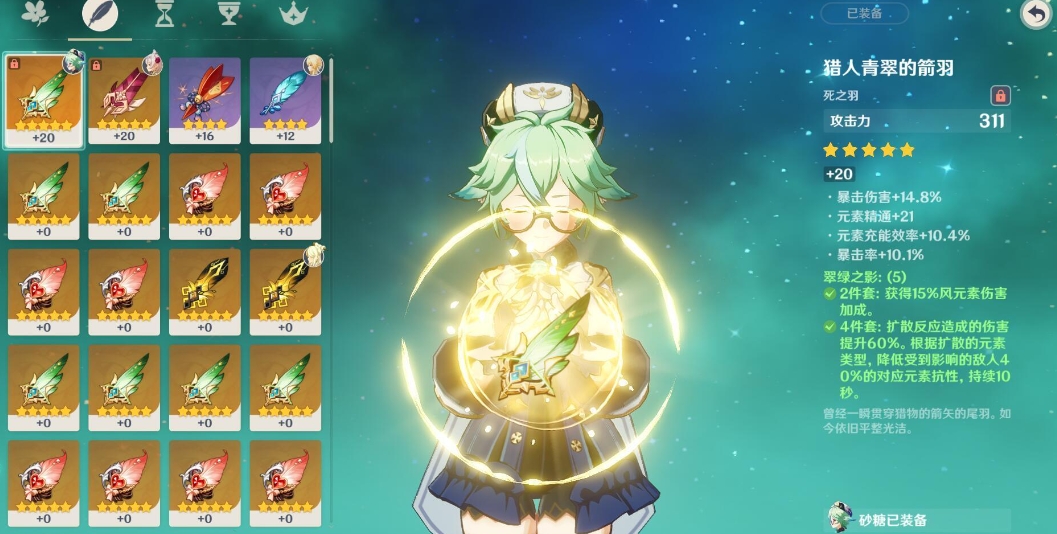Go back with the return arrow button
The image size is (1057, 534).
coord(1033,13)
